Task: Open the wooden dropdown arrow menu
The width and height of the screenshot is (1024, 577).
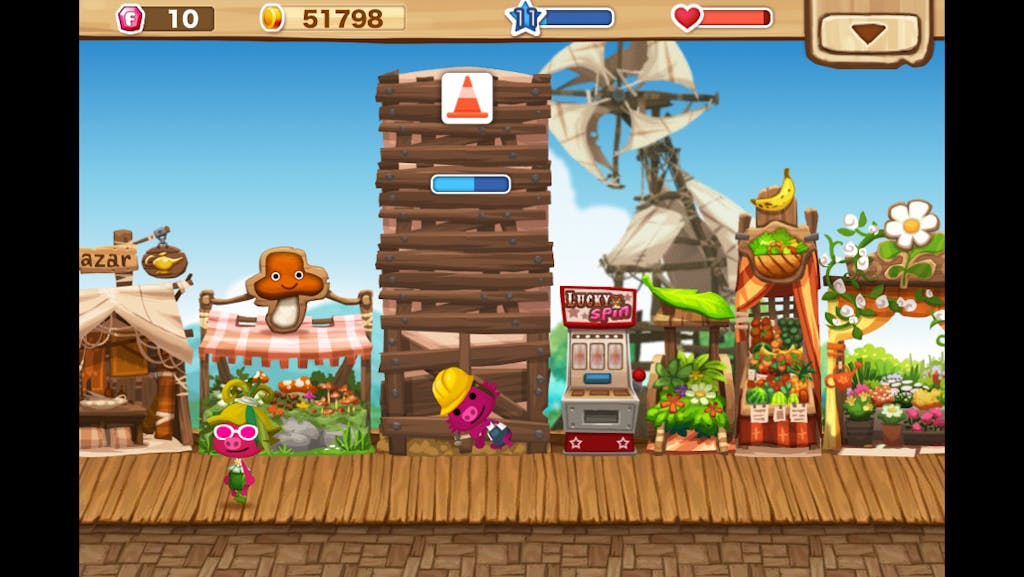Action: 868,32
